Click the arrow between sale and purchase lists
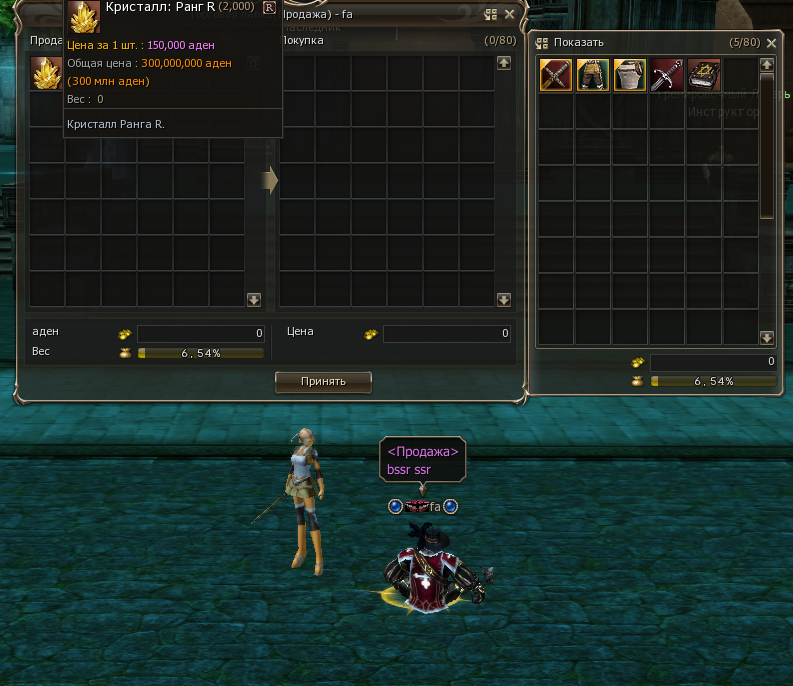The image size is (793, 686). coord(270,180)
